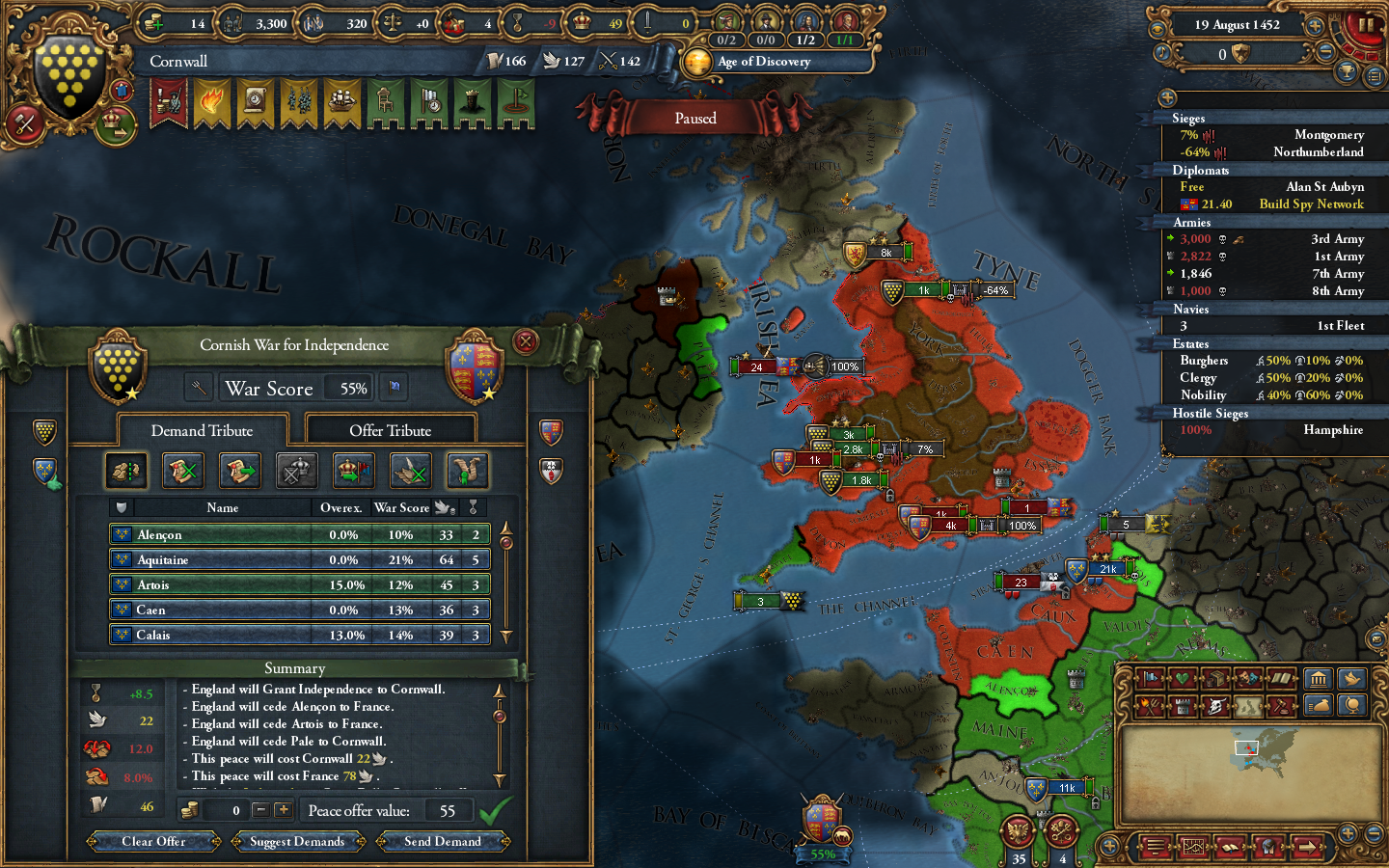Unpause the game via the Paused banner
The width and height of the screenshot is (1389, 868).
coord(694,118)
